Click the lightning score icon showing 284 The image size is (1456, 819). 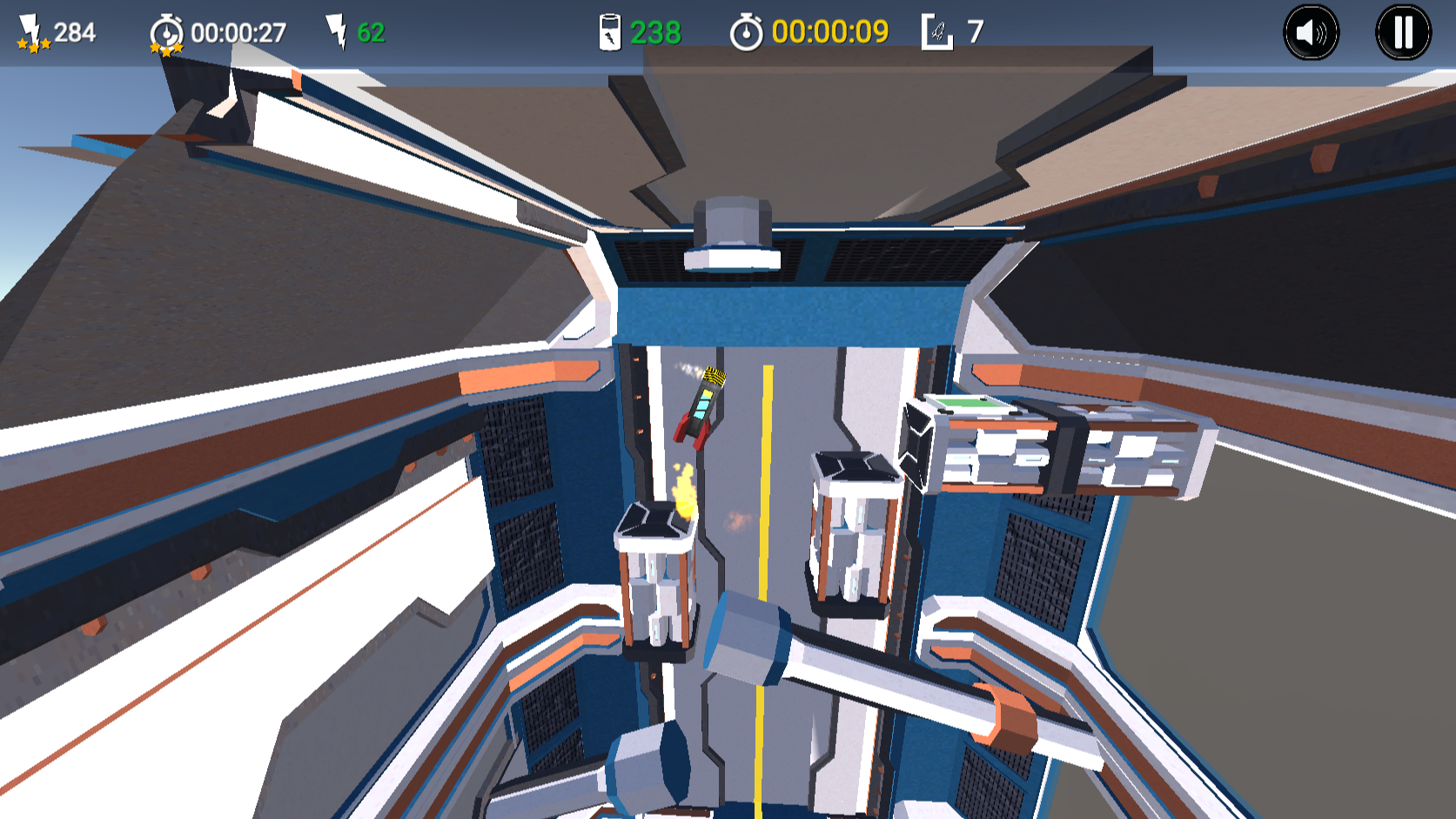(x=30, y=24)
